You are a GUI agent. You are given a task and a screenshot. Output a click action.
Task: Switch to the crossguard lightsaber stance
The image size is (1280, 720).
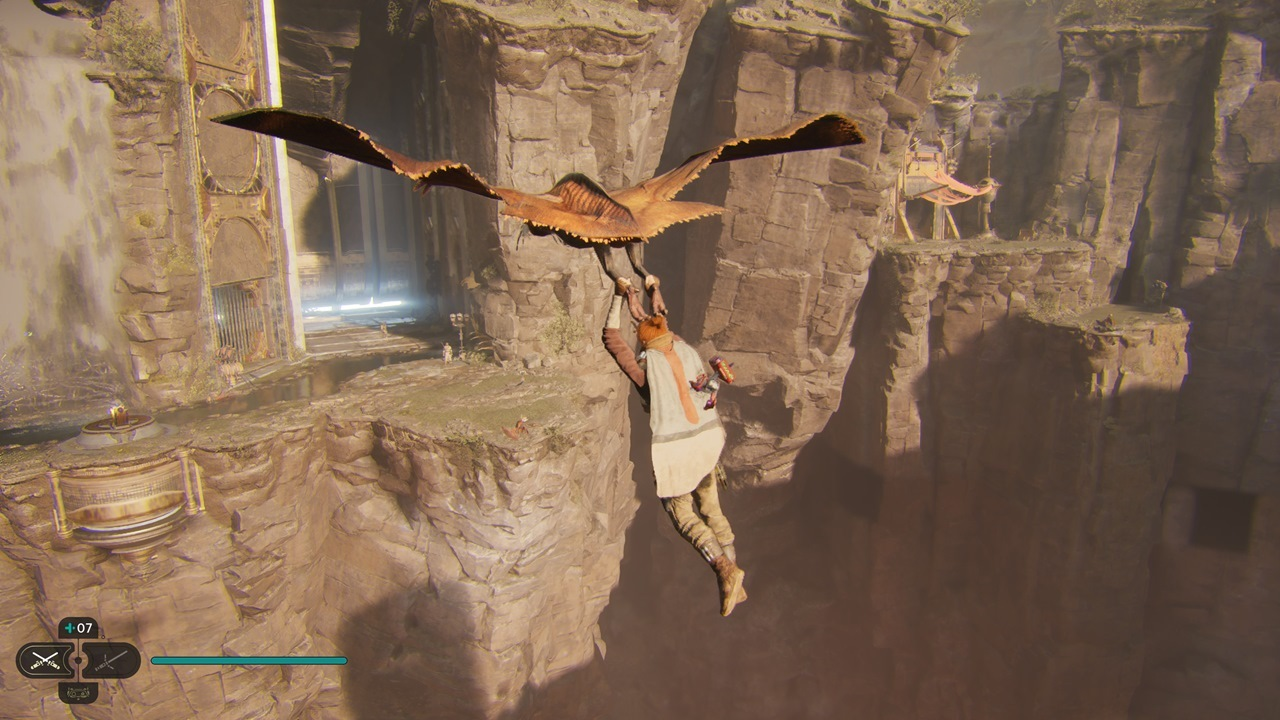pos(110,660)
